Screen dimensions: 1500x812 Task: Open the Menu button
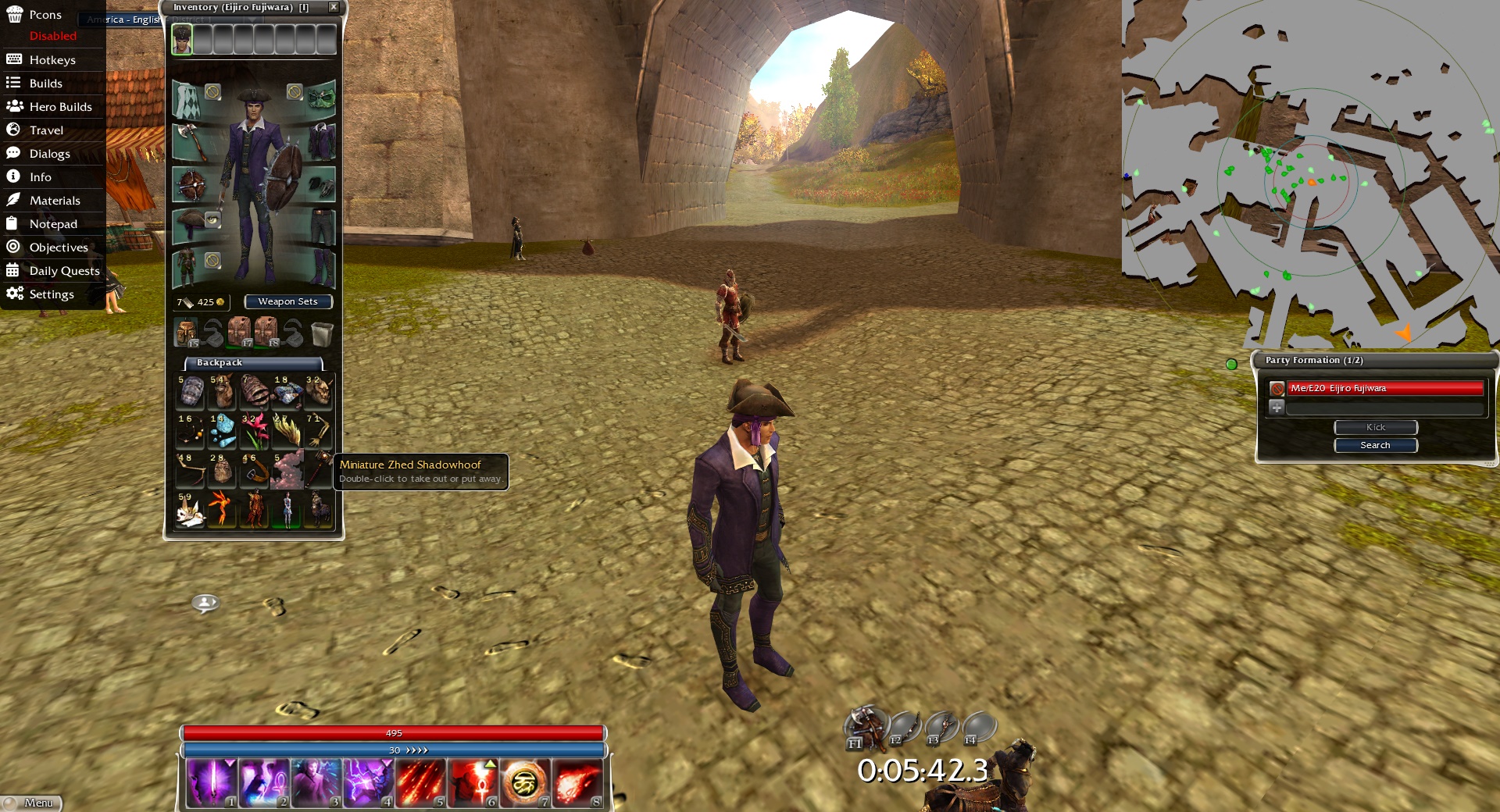(31, 803)
